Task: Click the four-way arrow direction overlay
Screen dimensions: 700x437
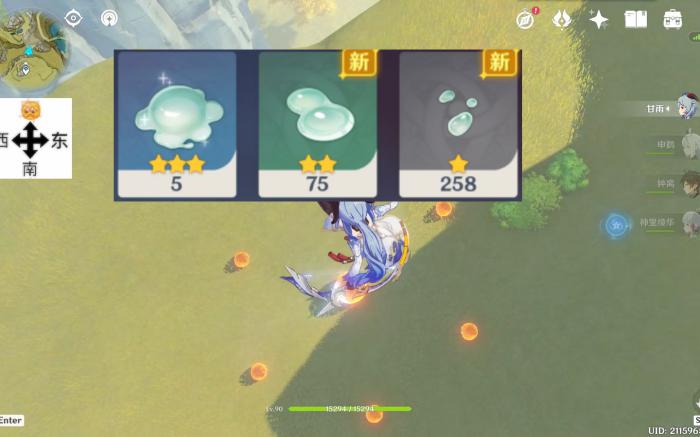Action: coord(31,139)
